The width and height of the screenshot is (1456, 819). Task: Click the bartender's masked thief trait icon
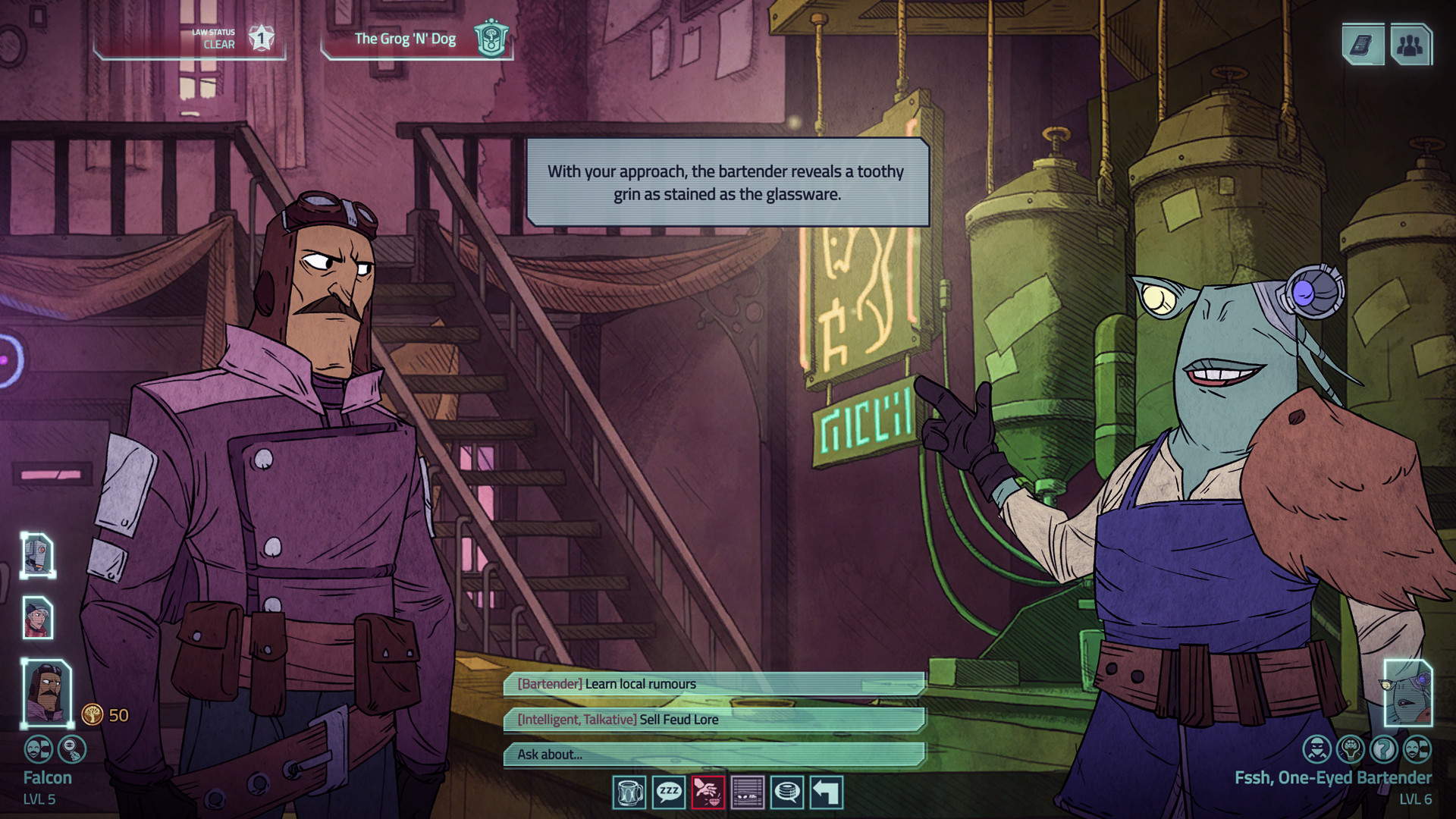click(1317, 749)
